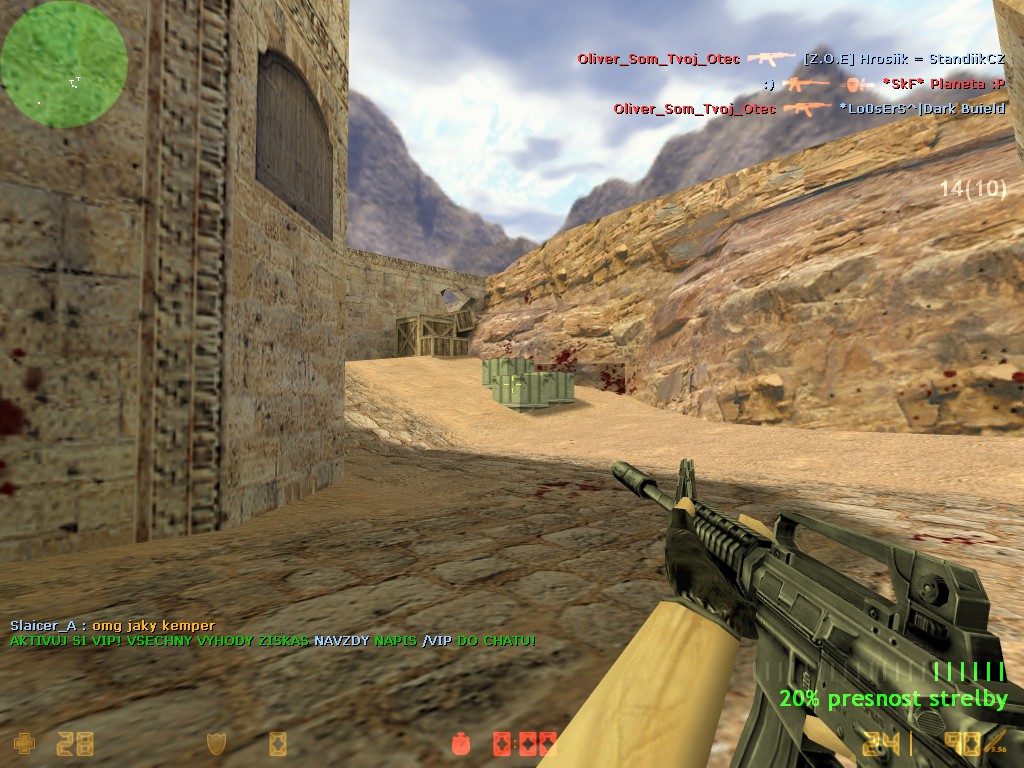The image size is (1024, 768).
Task: Select the round timer stopwatch icon
Action: [461, 743]
